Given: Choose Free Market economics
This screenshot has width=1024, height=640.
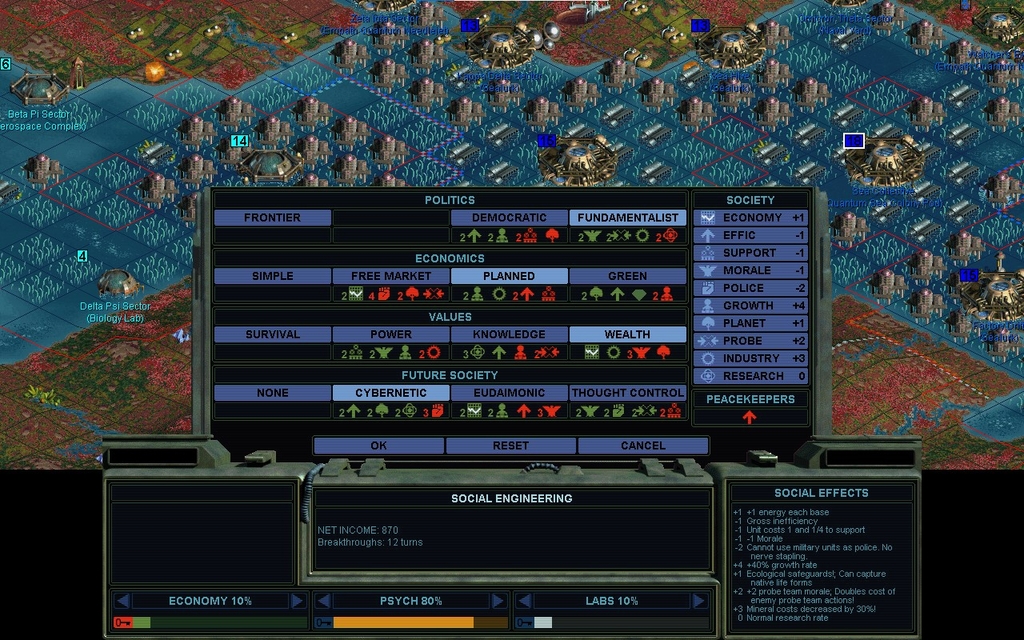Looking at the screenshot, I should (391, 276).
